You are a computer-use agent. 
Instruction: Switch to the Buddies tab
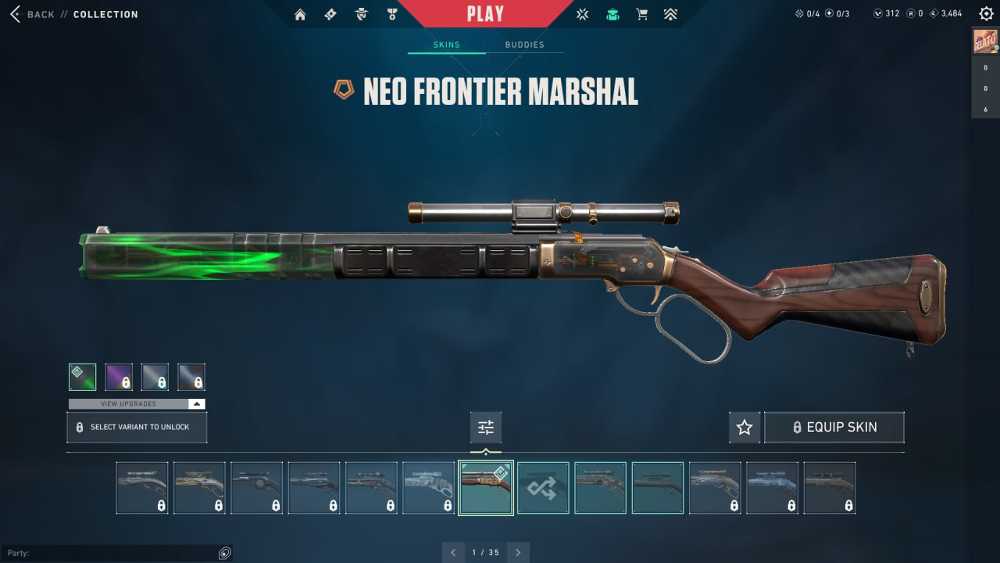[x=524, y=45]
